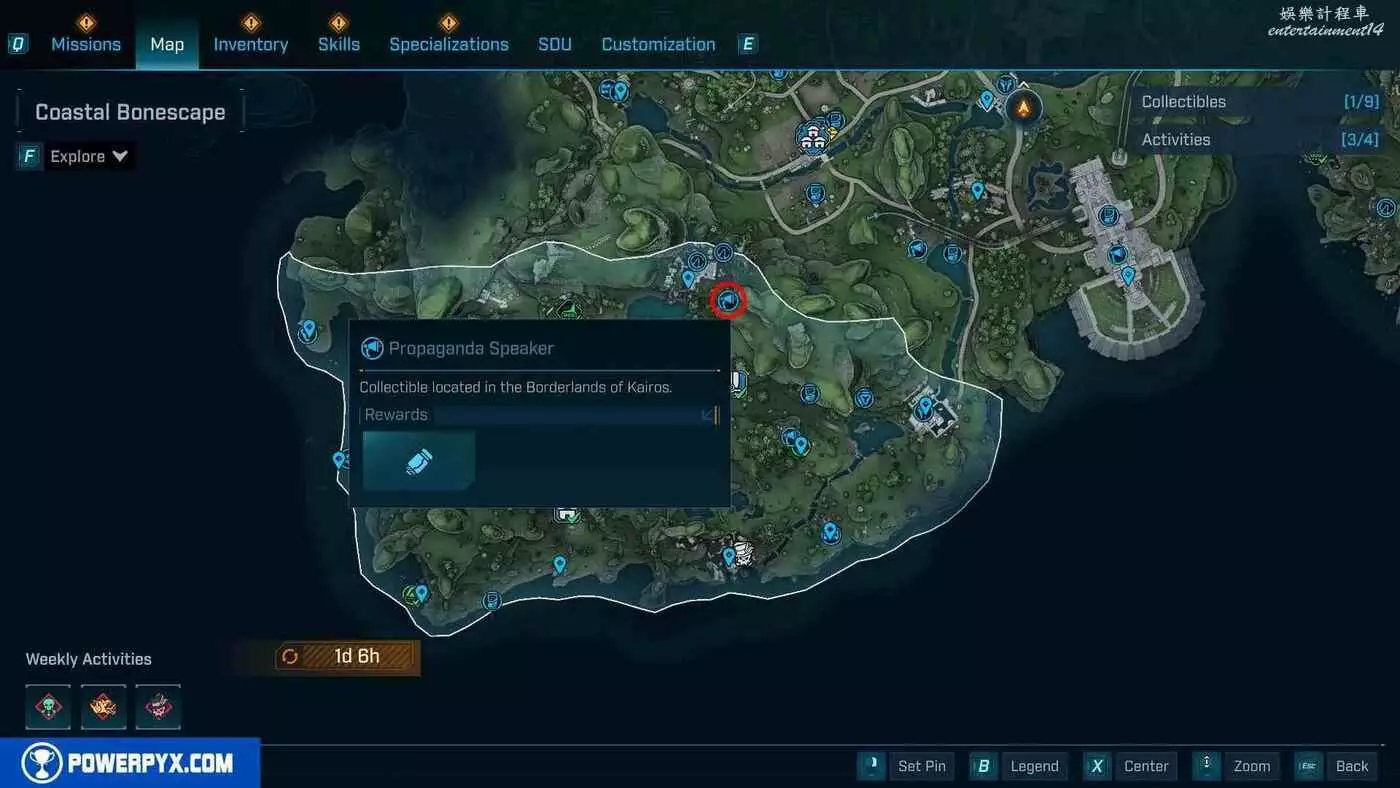1400x788 pixels.
Task: Select the green skull weekly activity
Action: tap(48, 707)
